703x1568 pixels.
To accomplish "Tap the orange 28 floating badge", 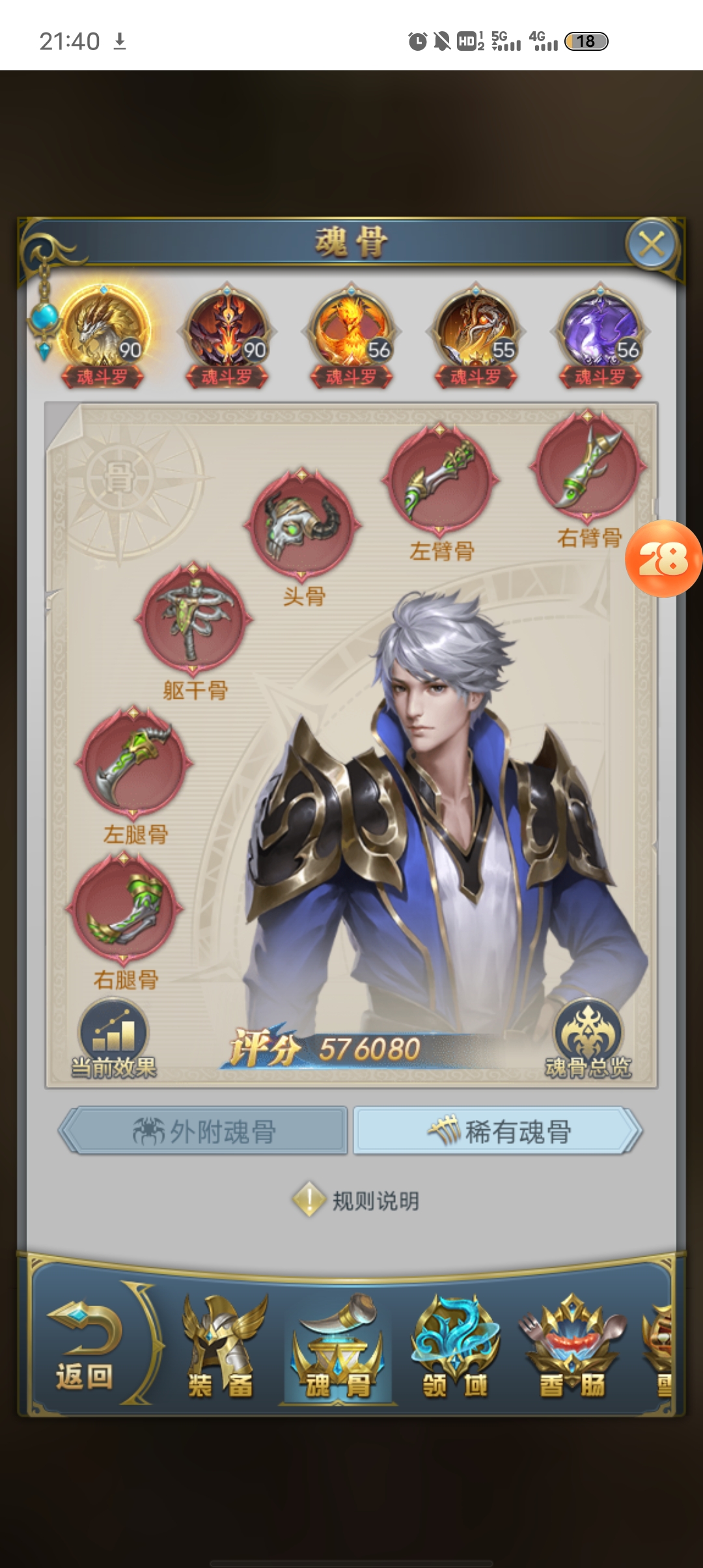I will pos(663,559).
